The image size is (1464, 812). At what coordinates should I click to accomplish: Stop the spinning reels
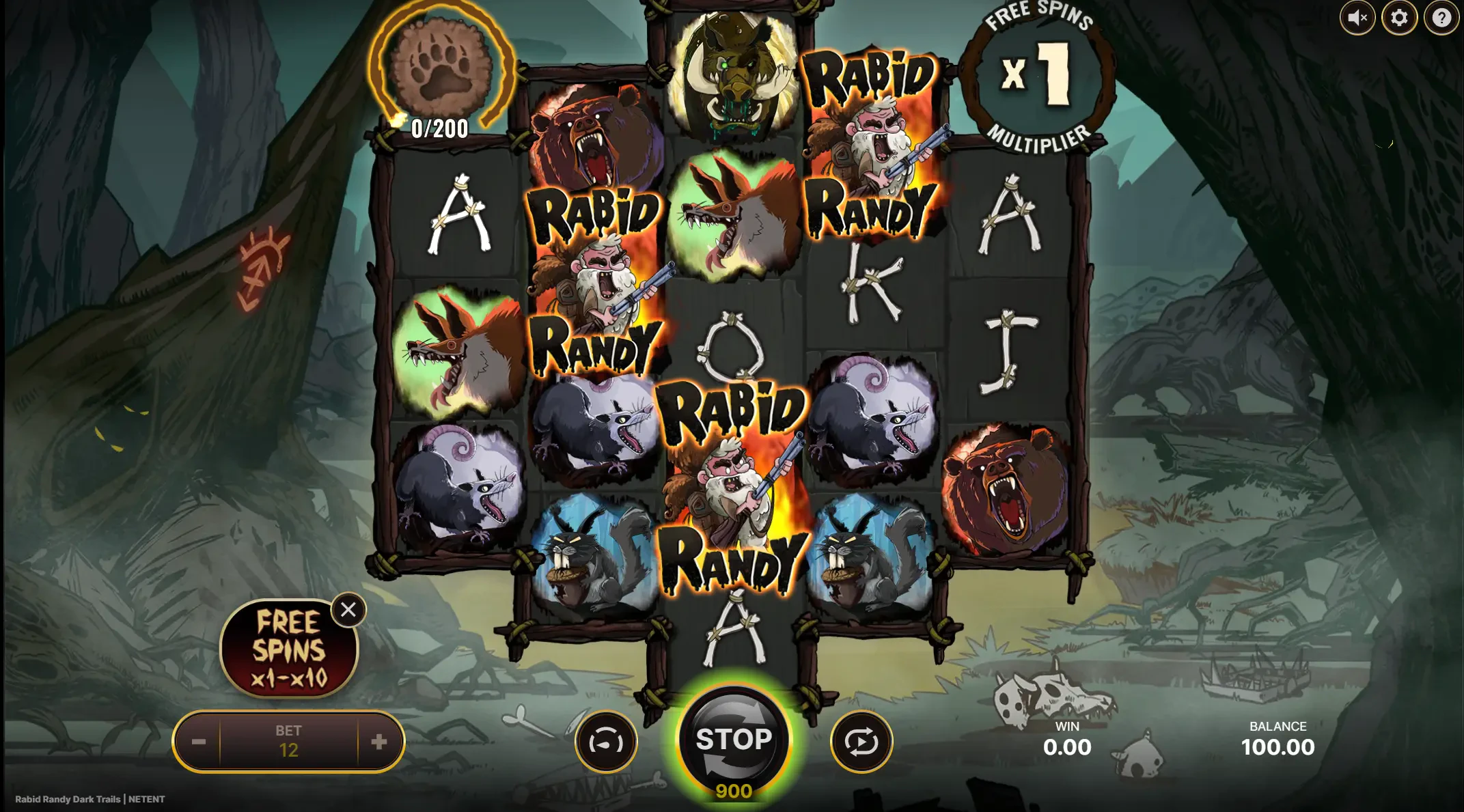click(x=734, y=739)
